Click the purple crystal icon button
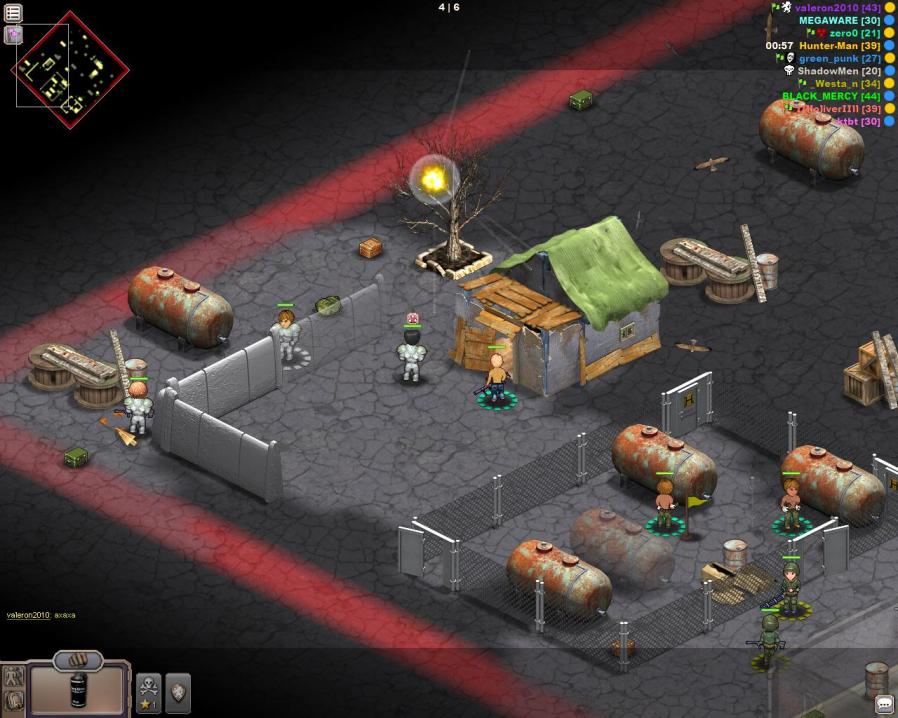 [x=13, y=35]
